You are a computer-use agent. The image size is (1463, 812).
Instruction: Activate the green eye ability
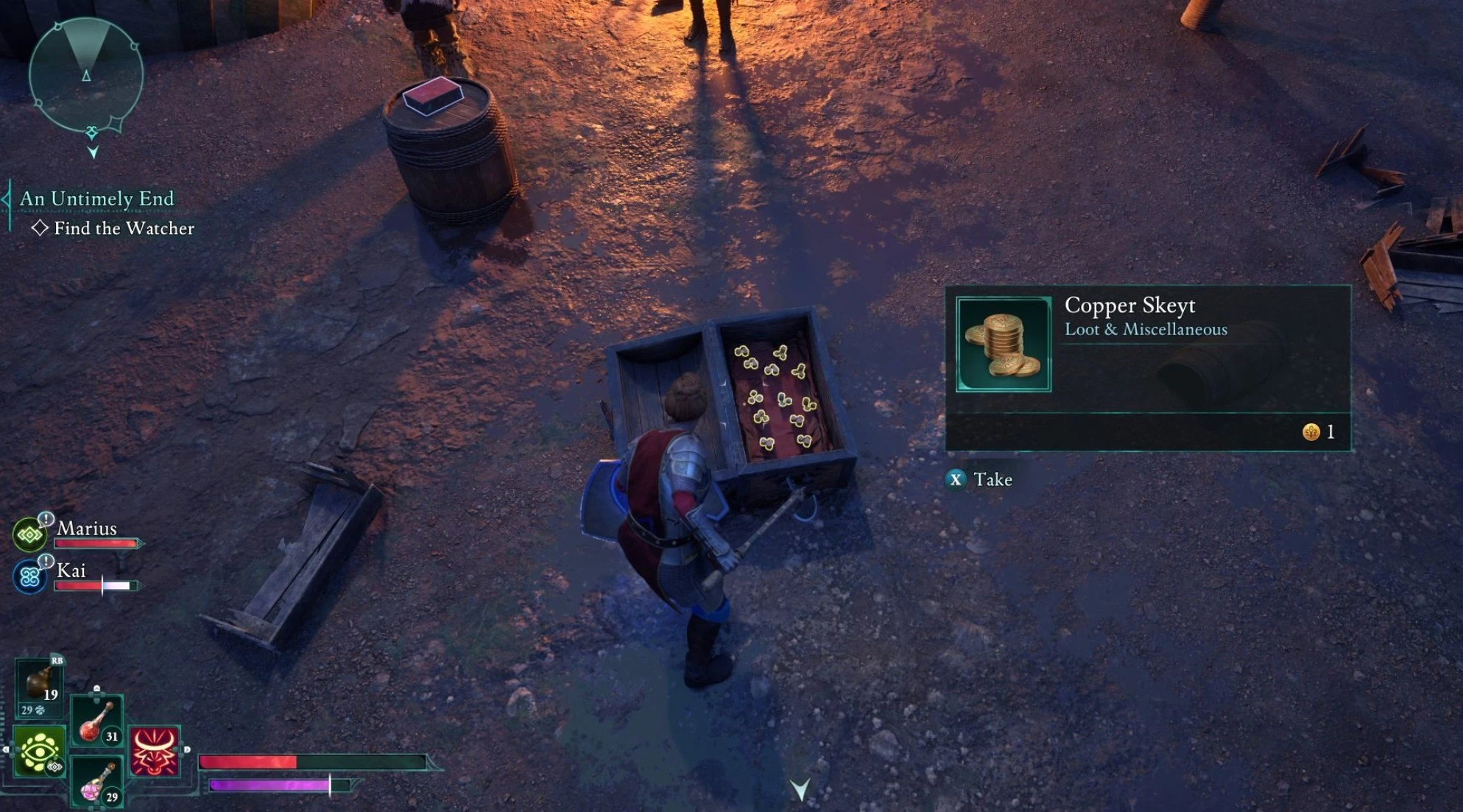click(39, 752)
